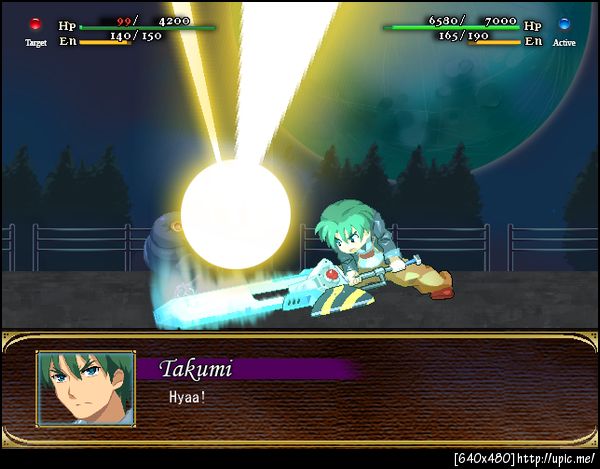Select the blue Active orb icon
This screenshot has height=469, width=600.
564,24
